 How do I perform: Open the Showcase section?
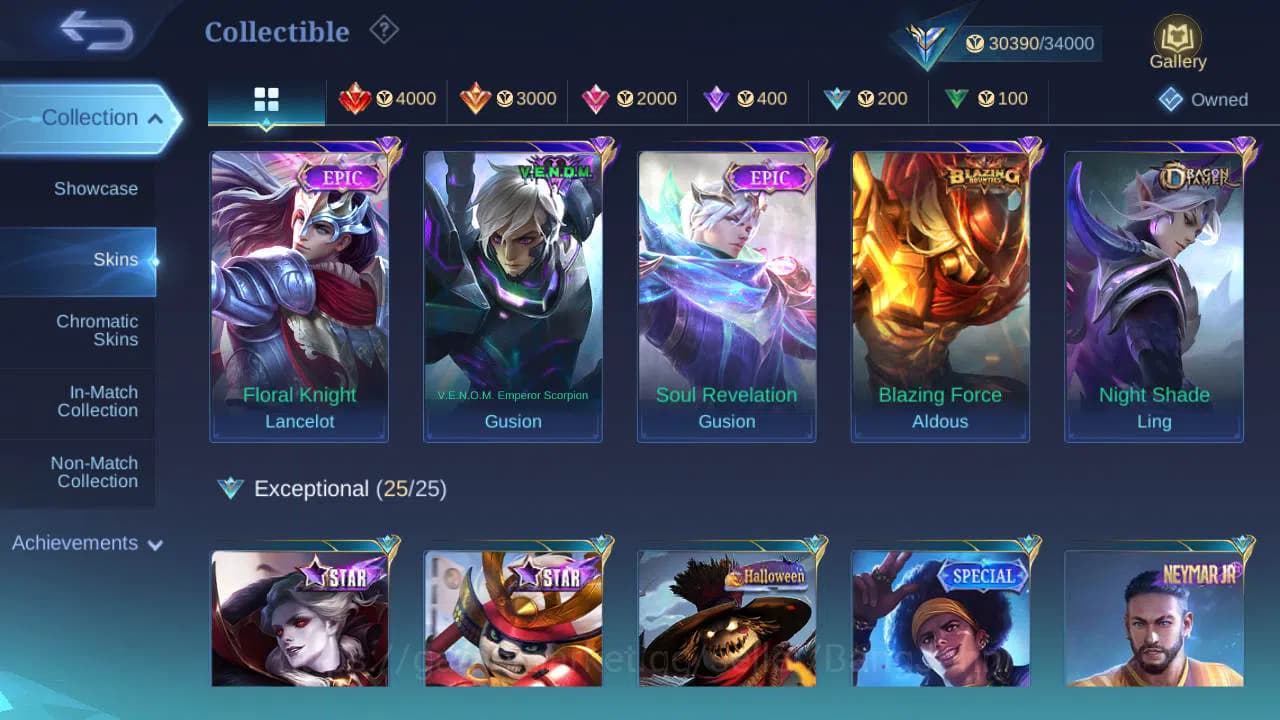tap(95, 188)
